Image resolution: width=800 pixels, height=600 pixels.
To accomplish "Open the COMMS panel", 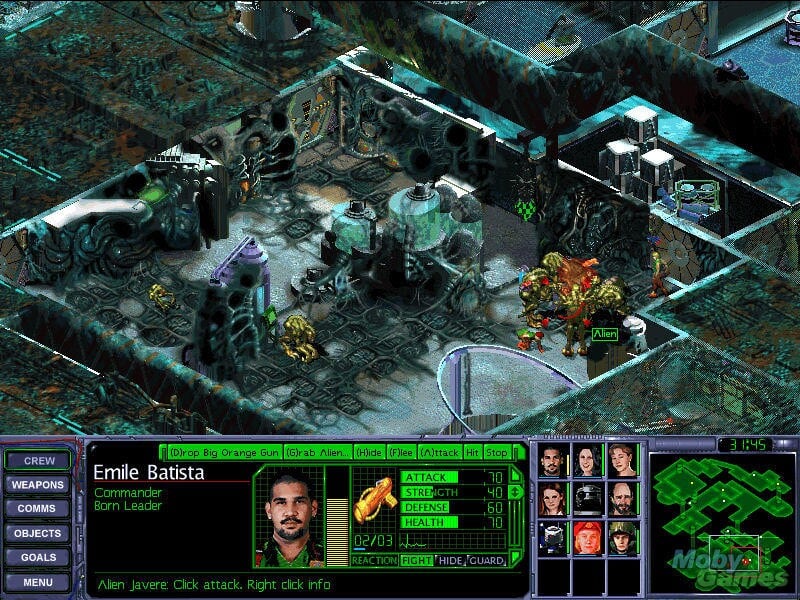I will point(39,509).
